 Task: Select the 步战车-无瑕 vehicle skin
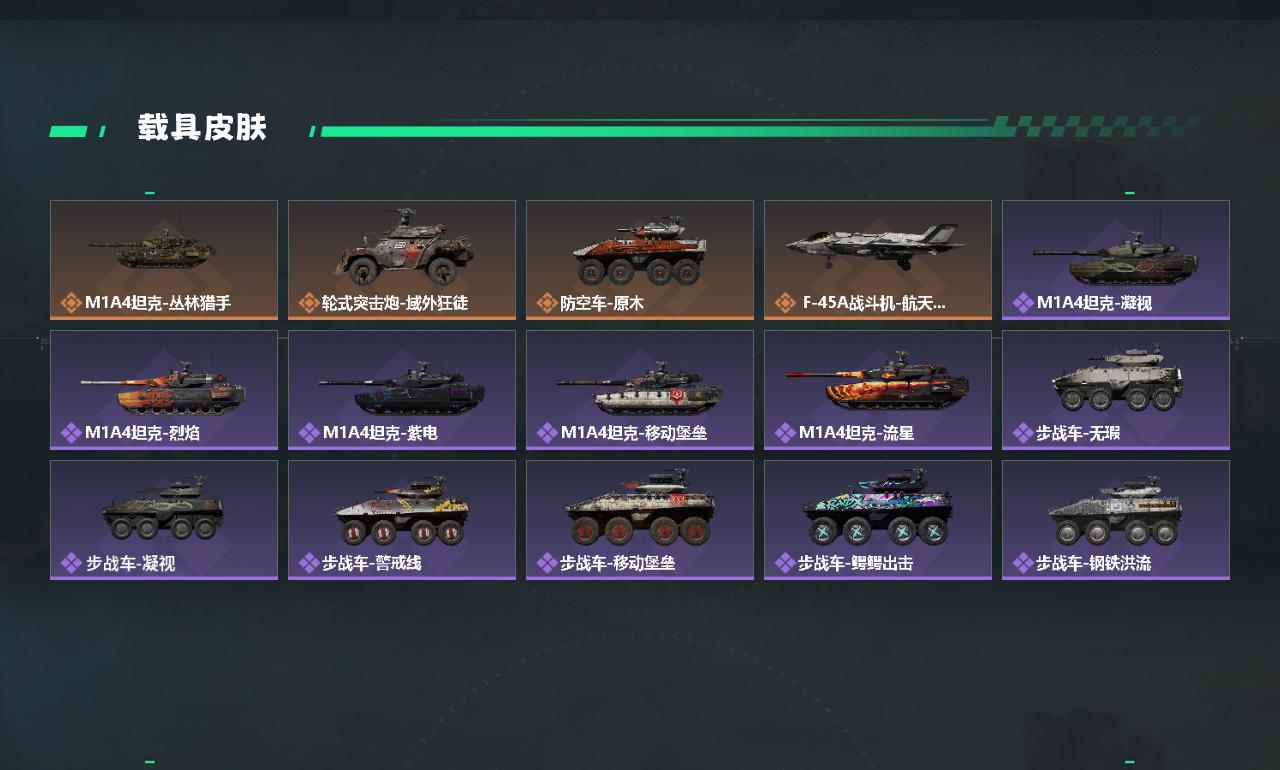[1116, 390]
